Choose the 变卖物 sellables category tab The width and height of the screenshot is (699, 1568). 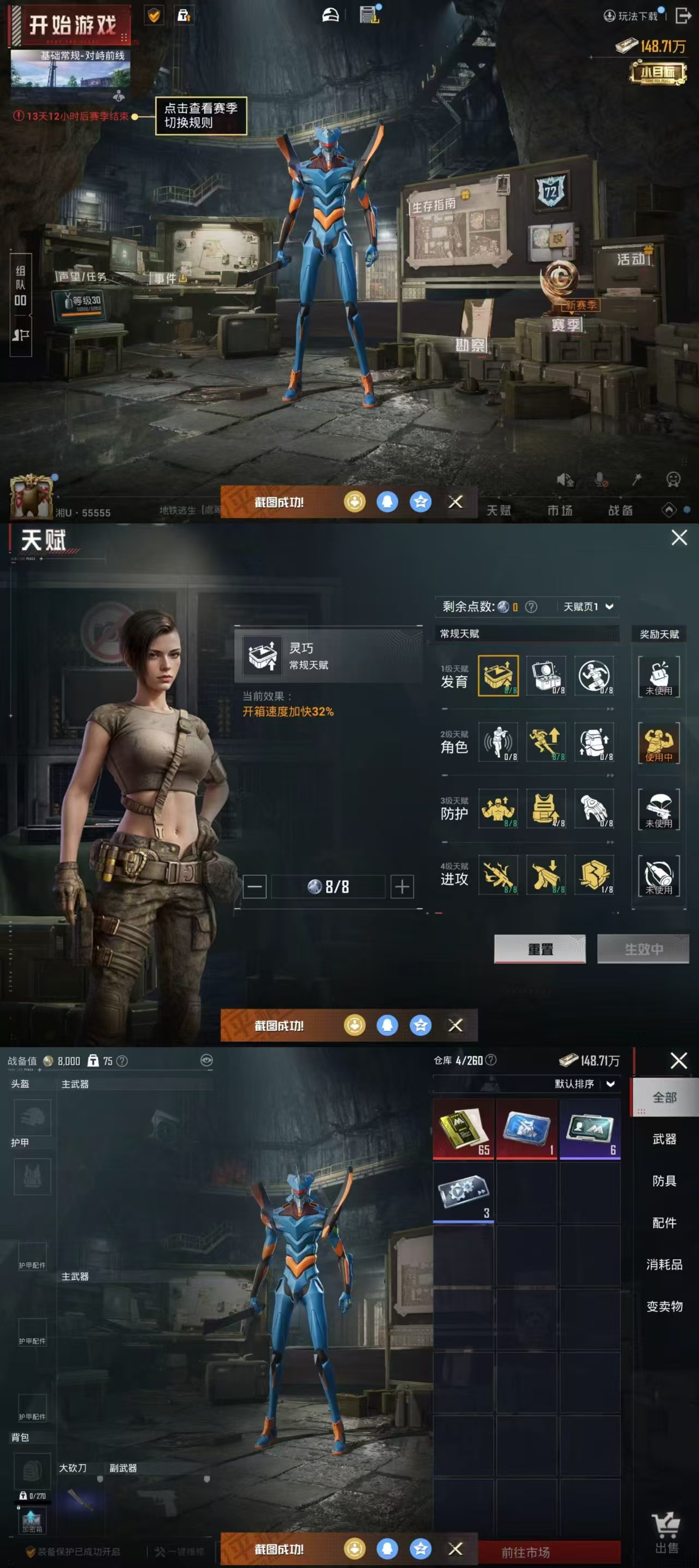(x=664, y=1306)
